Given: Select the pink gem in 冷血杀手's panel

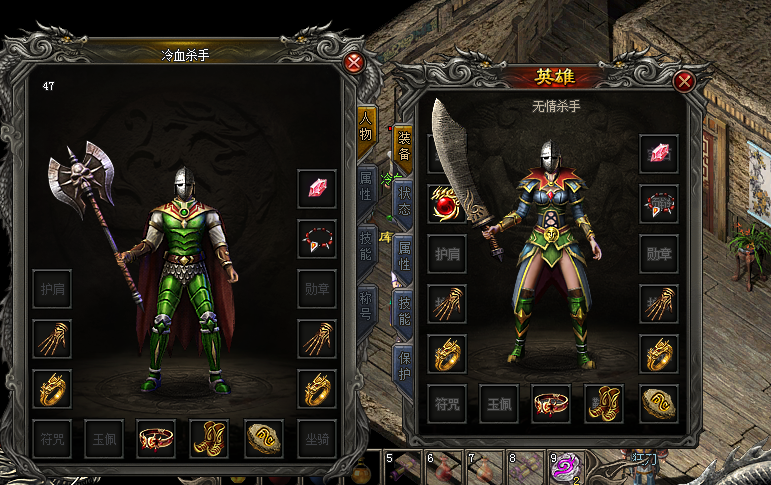Looking at the screenshot, I should (x=316, y=188).
